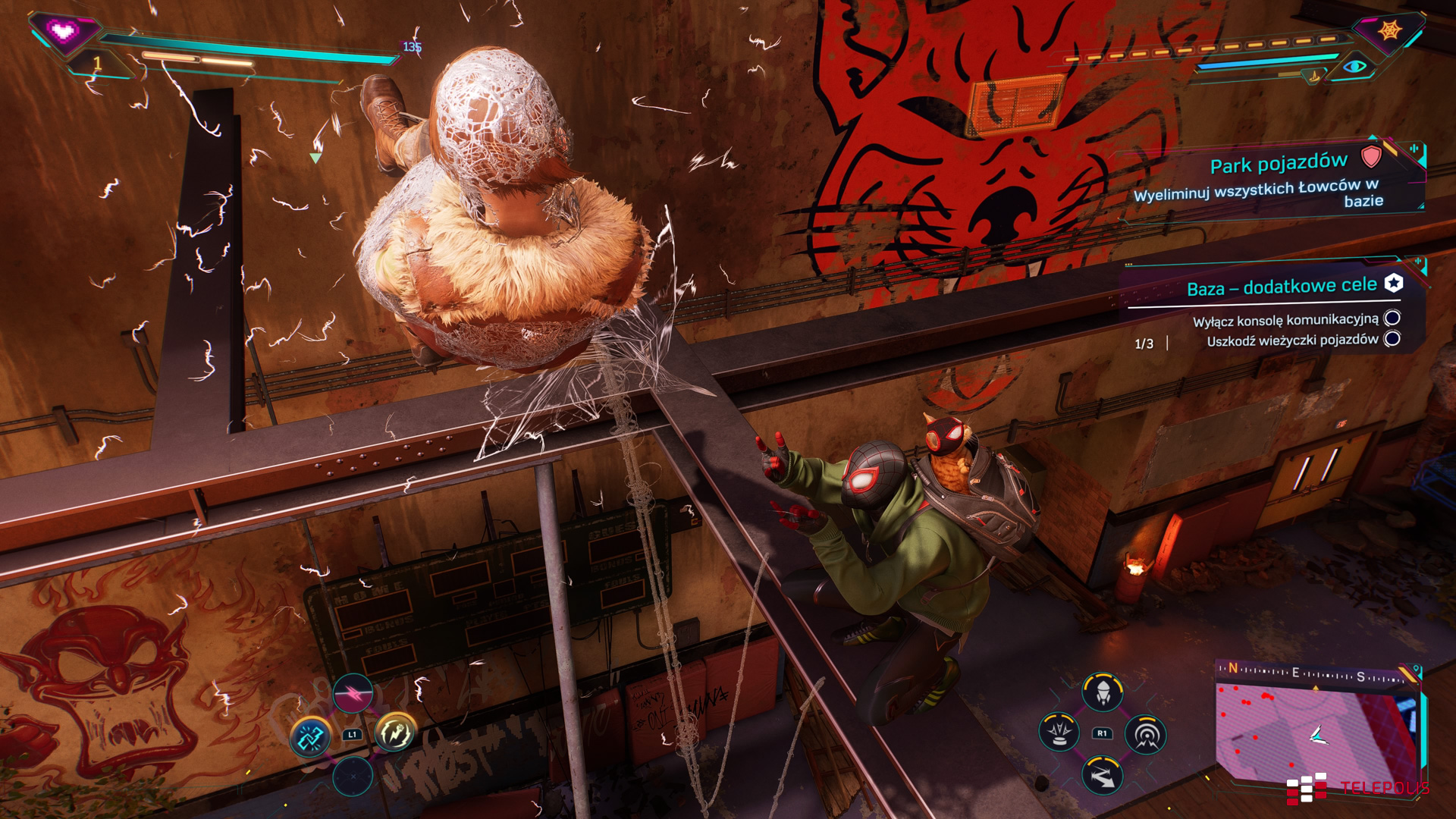The image size is (1456, 819).
Task: Select the Wyłącz konsolę komunikacyjną objective
Action: coord(1285,320)
